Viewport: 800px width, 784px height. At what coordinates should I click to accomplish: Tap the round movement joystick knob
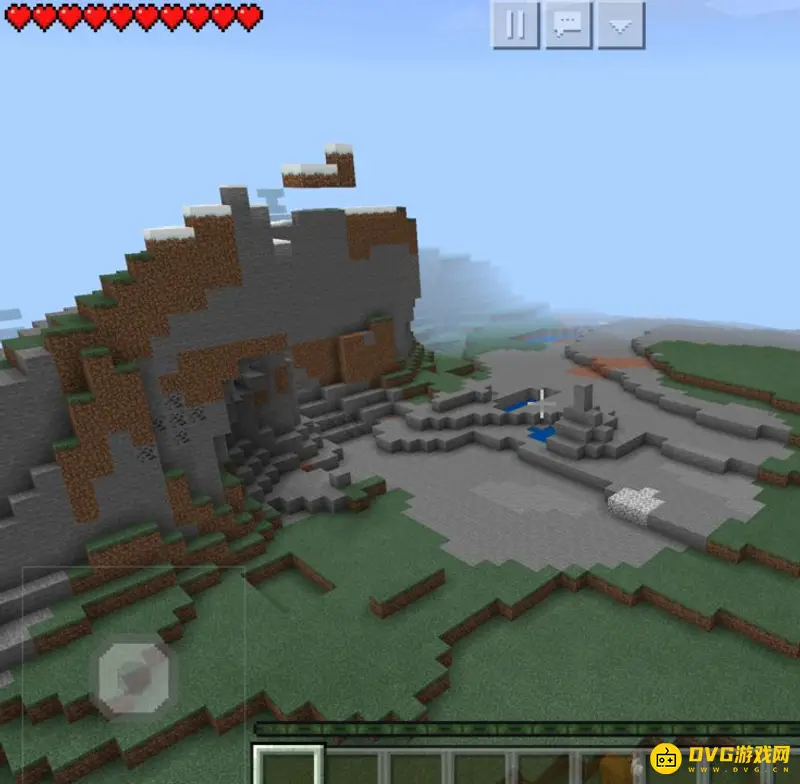pyautogui.click(x=134, y=673)
